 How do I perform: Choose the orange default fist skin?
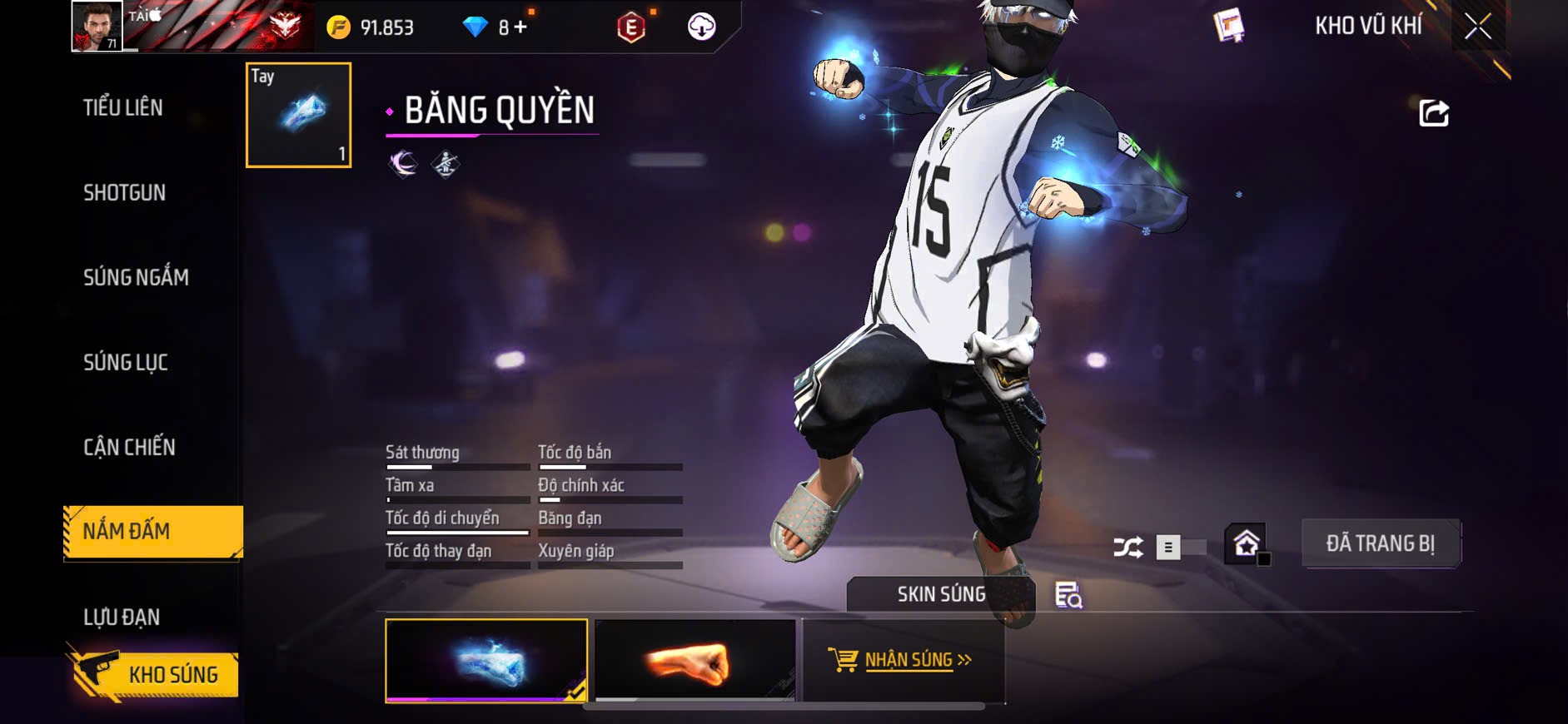[695, 661]
